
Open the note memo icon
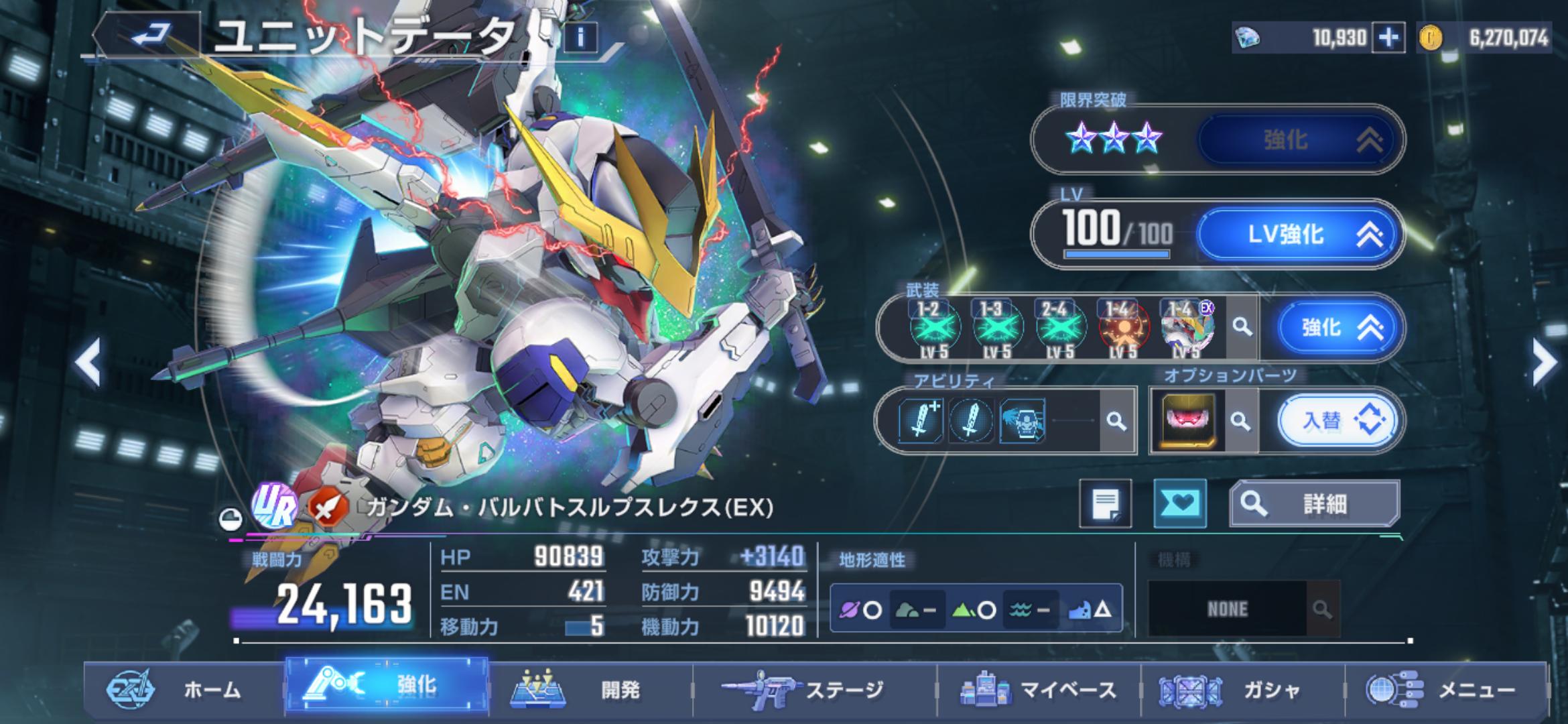pos(1105,503)
